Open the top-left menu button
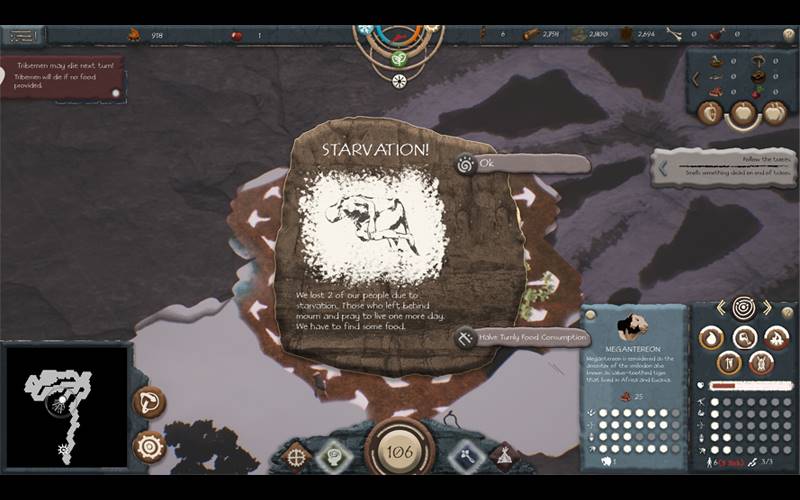 click(22, 36)
